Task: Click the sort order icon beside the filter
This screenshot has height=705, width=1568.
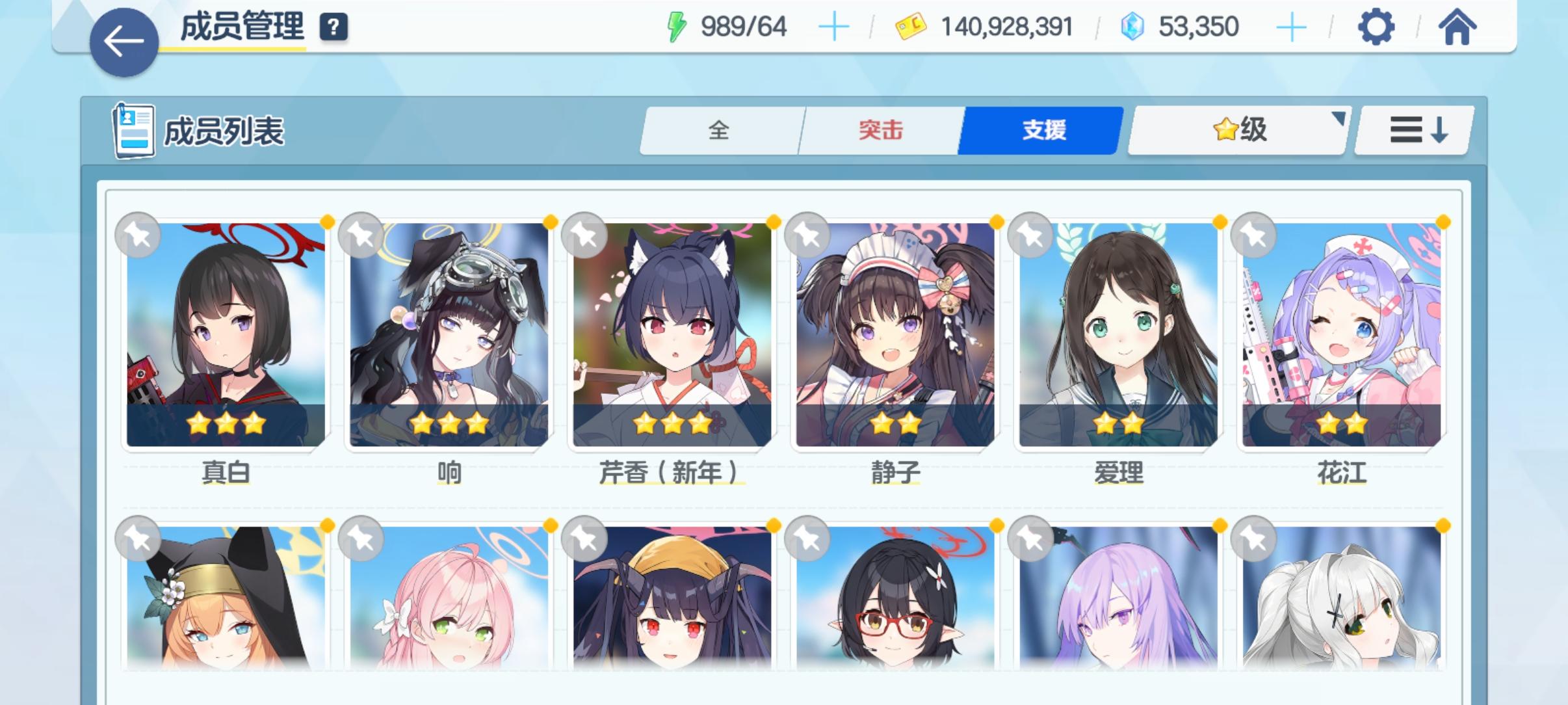Action: click(1413, 130)
